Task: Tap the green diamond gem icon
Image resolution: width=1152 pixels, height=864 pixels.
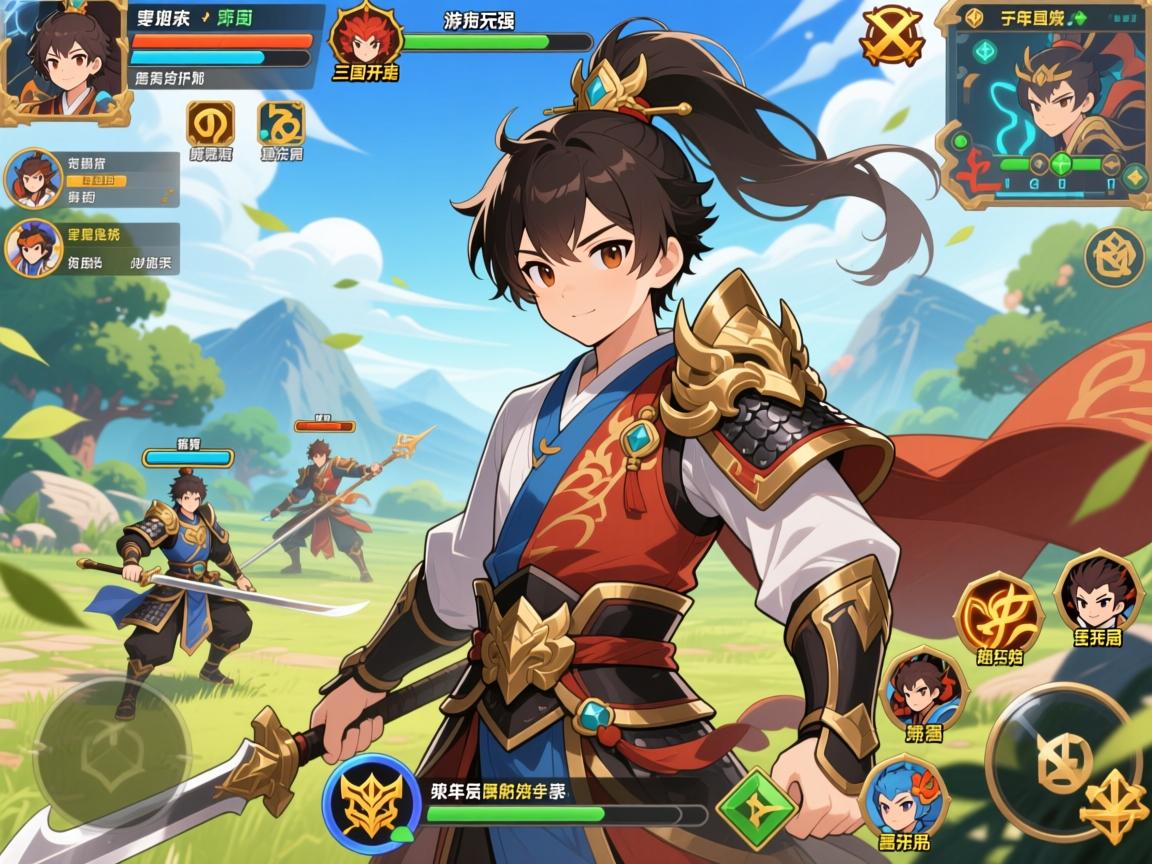Action: [755, 807]
